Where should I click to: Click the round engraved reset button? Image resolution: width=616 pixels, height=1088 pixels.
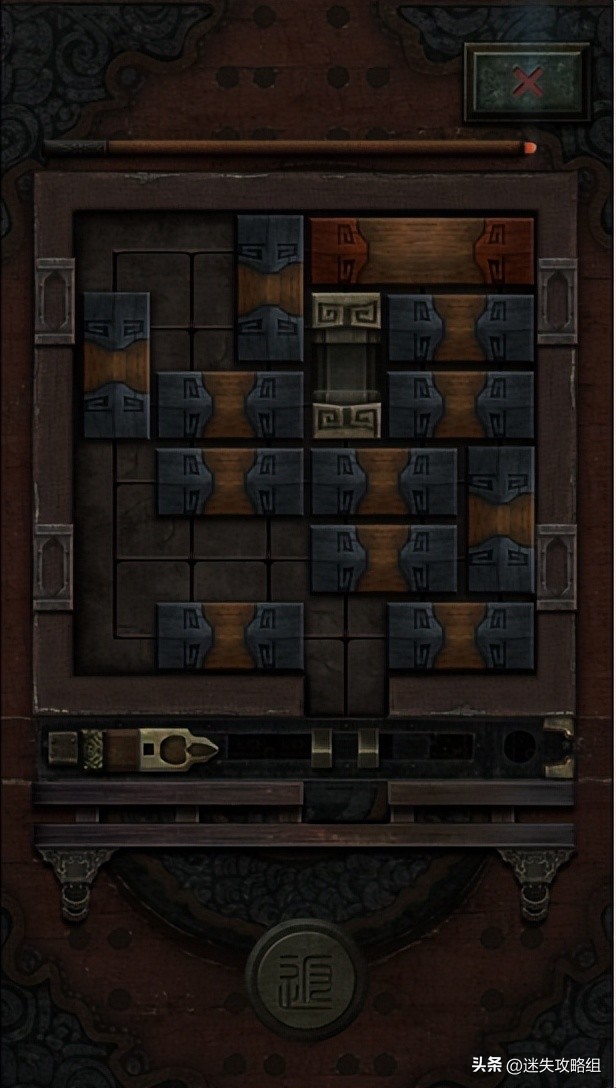(306, 978)
